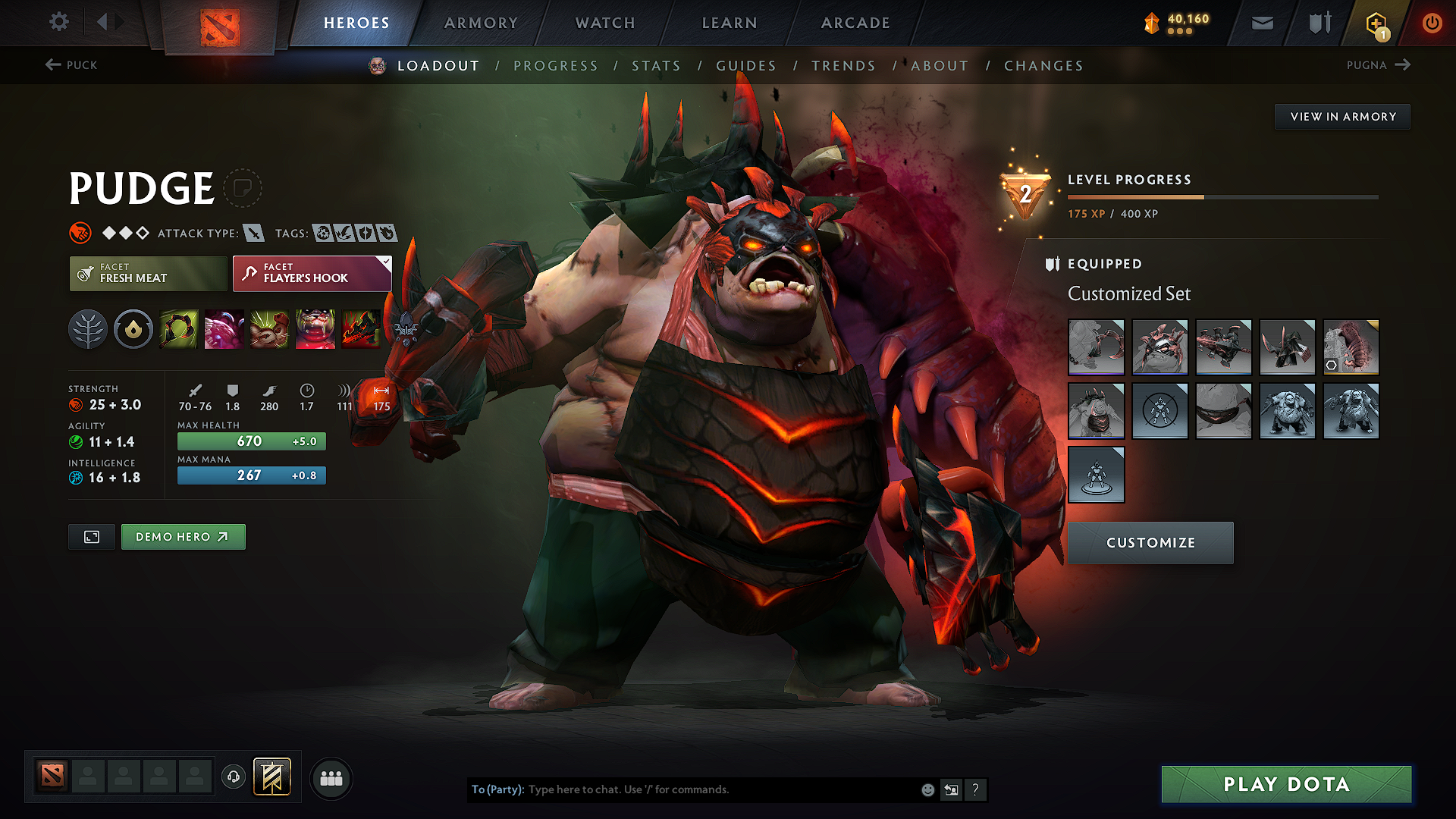Click the melee attack type icon
Screen dimensions: 1456x819
(253, 233)
